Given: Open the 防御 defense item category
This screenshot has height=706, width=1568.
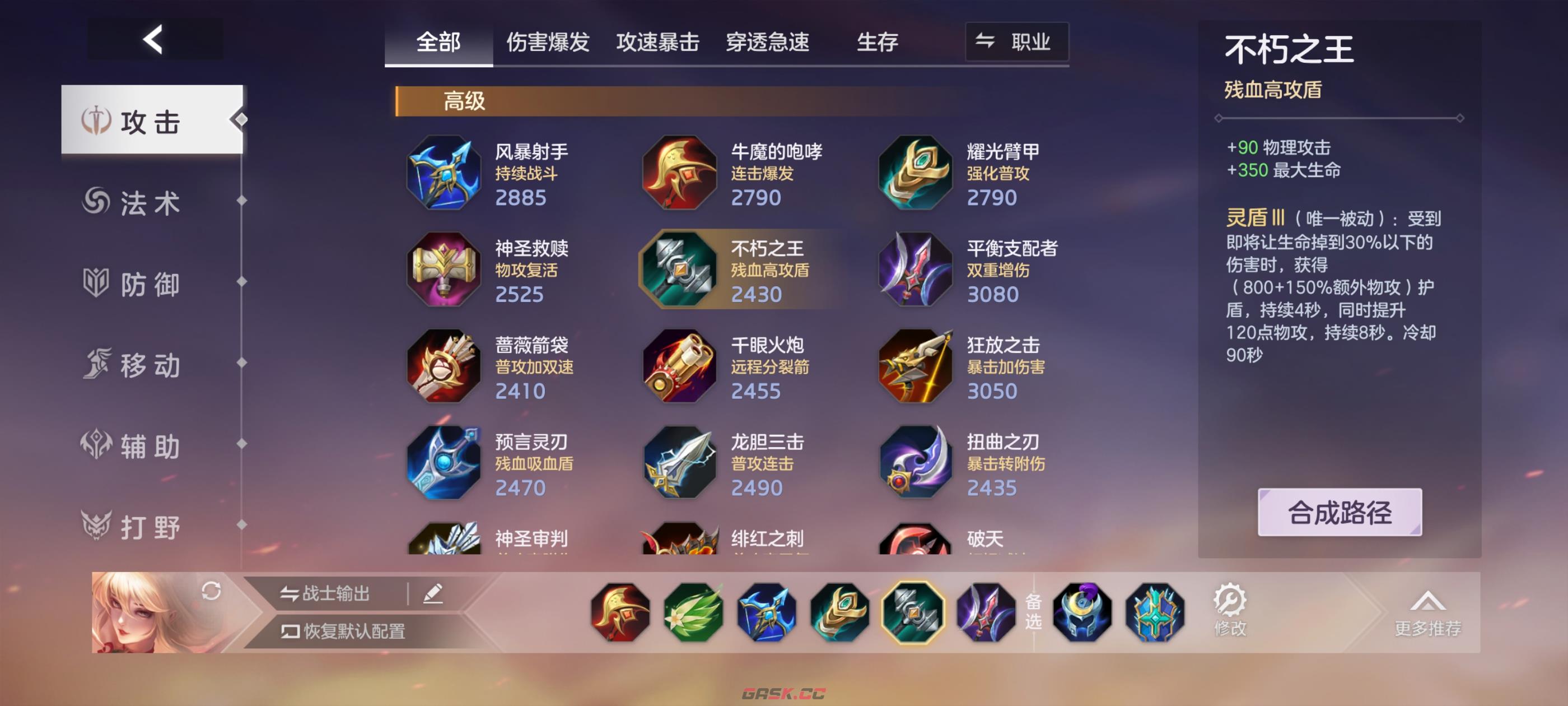Looking at the screenshot, I should (151, 284).
